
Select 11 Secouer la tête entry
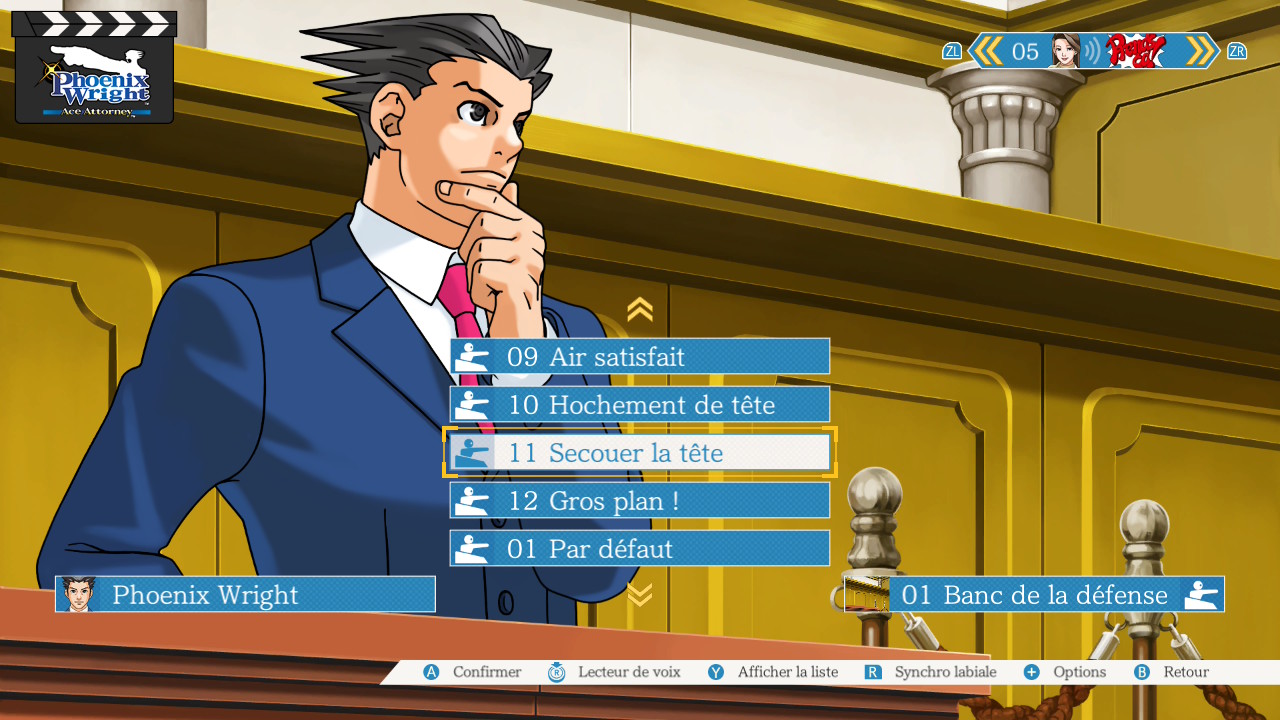tap(640, 453)
